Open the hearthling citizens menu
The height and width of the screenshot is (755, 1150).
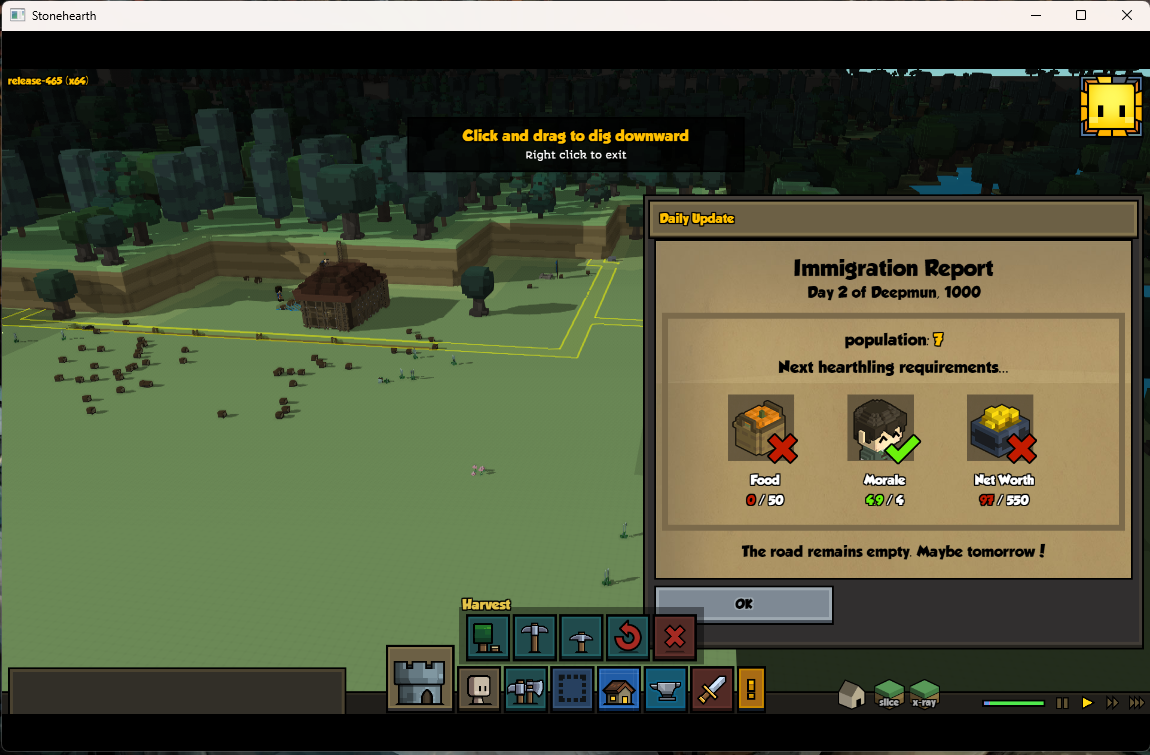coord(479,689)
